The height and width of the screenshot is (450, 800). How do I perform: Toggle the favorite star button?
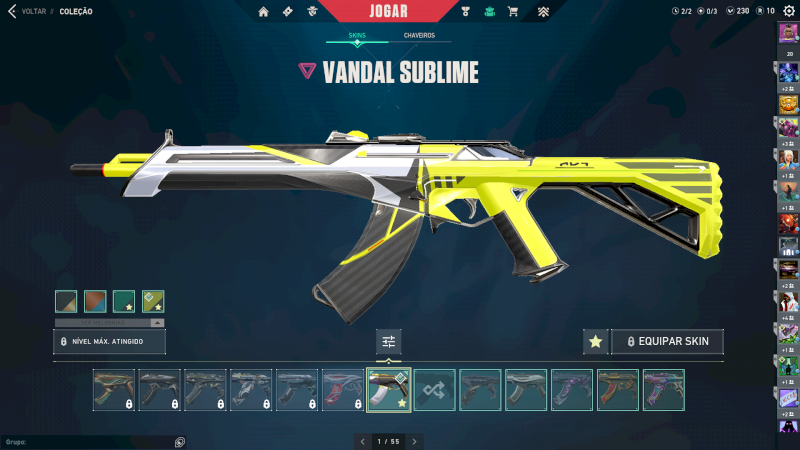pyautogui.click(x=595, y=342)
